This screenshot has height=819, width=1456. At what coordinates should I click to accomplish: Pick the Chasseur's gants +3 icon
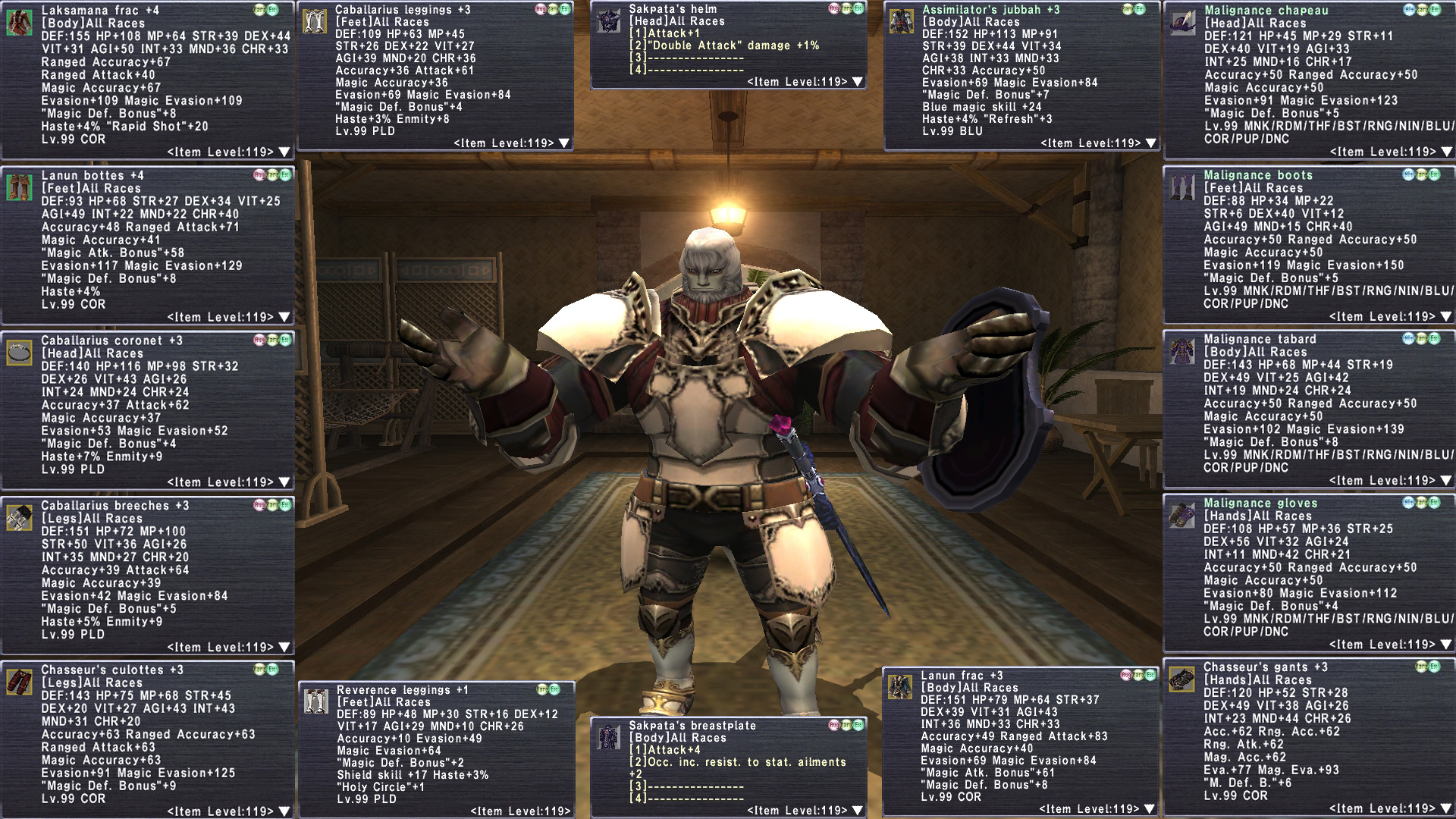(1182, 679)
